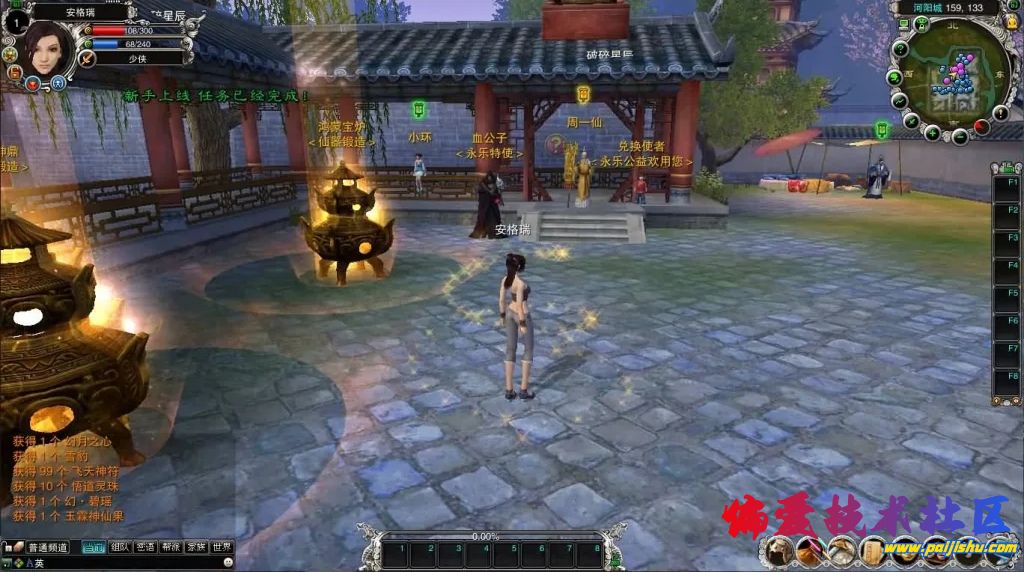
Task: Open the character menu icon in bottom bar
Action: point(779,548)
